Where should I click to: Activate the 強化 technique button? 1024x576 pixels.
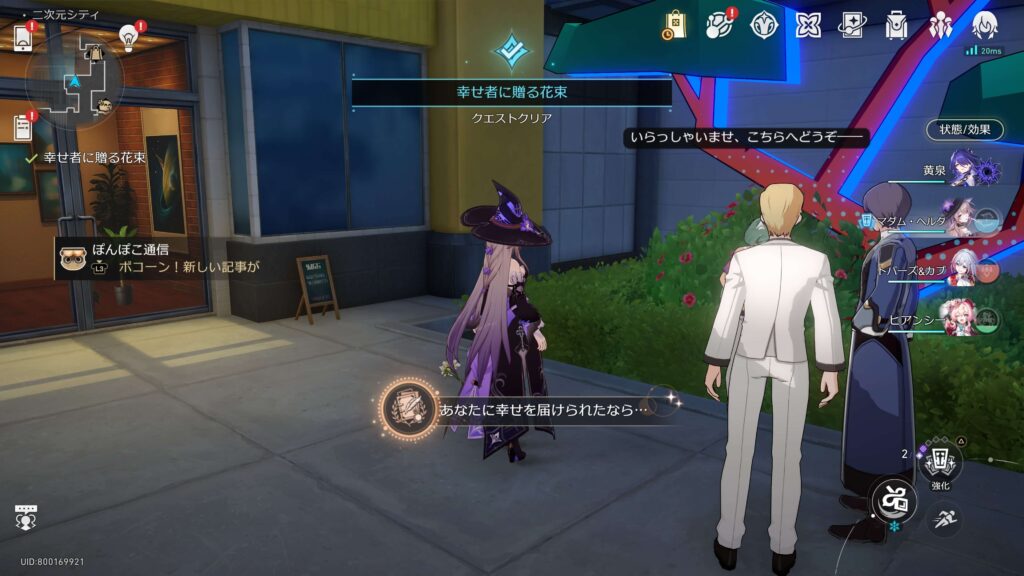[x=940, y=463]
